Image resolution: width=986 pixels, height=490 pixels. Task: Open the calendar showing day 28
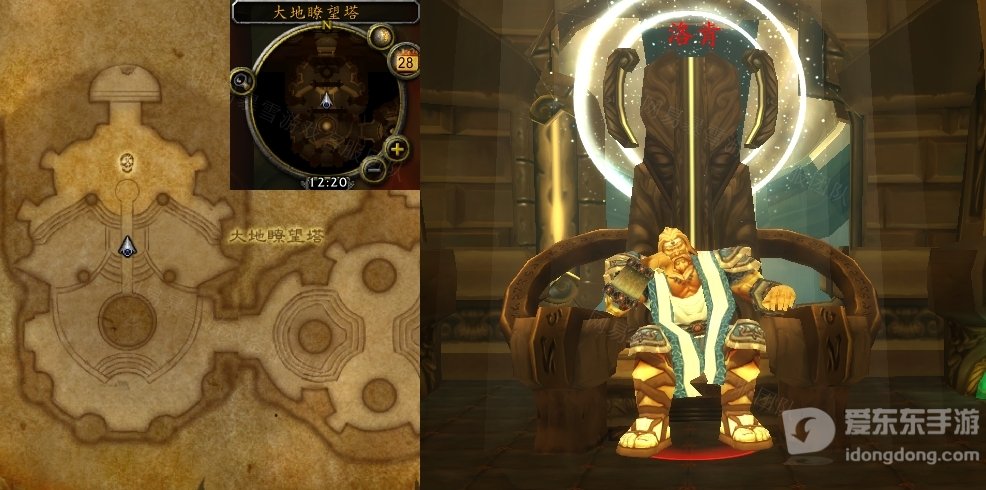click(407, 62)
